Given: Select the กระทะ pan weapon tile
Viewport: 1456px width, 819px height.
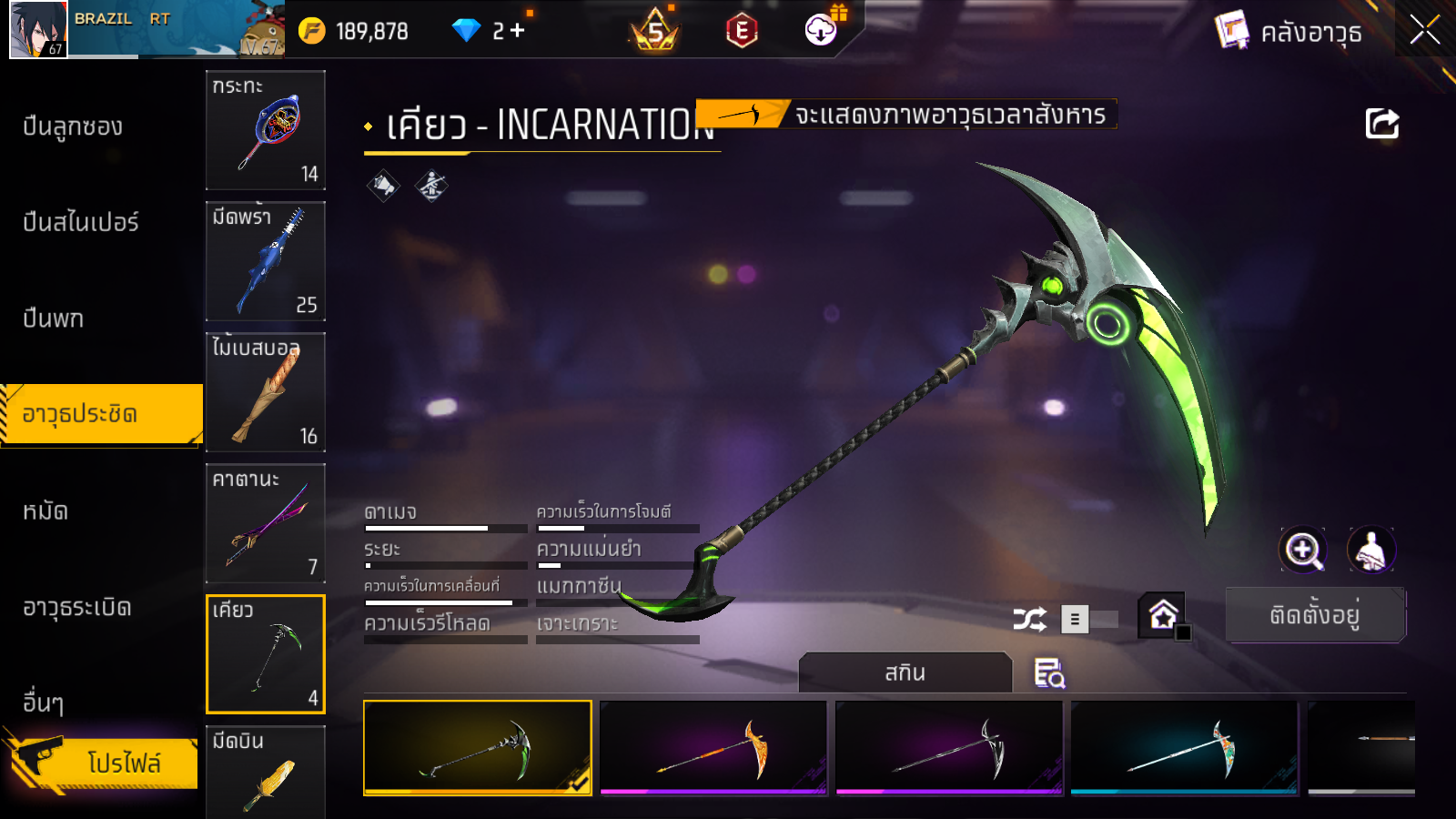Looking at the screenshot, I should tap(266, 130).
